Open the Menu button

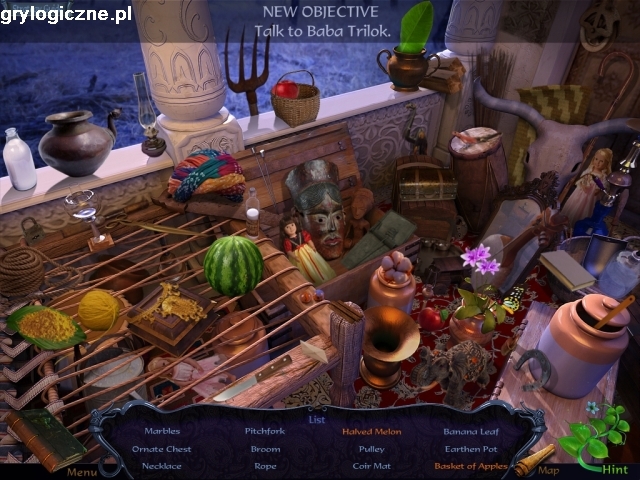82,472
